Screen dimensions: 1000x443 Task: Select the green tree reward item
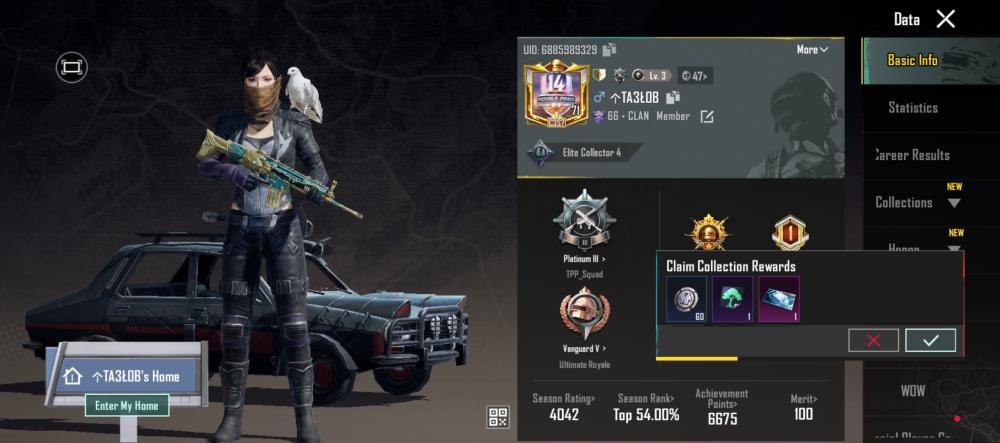(732, 299)
